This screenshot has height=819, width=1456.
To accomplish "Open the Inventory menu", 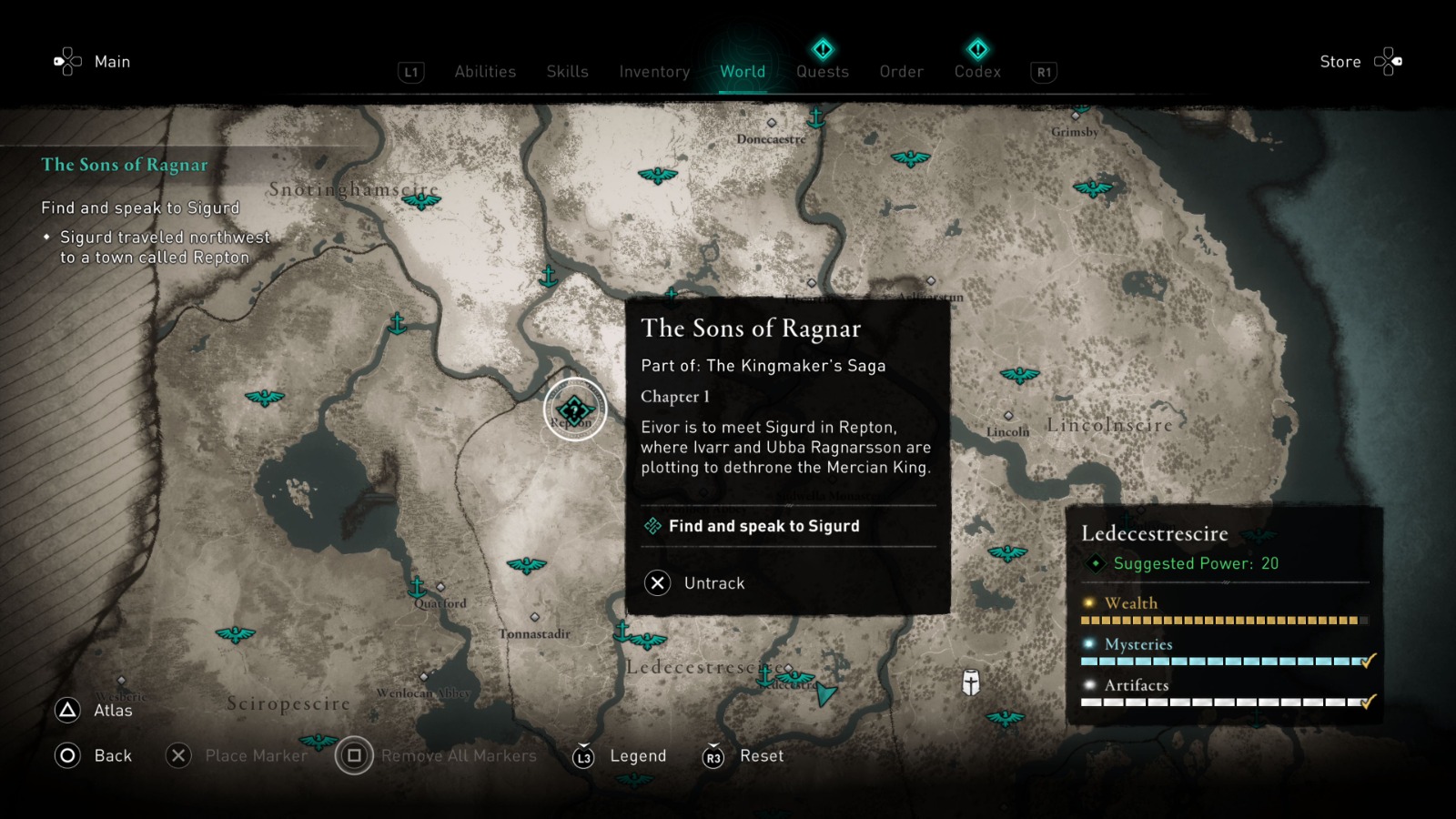I will point(653,72).
